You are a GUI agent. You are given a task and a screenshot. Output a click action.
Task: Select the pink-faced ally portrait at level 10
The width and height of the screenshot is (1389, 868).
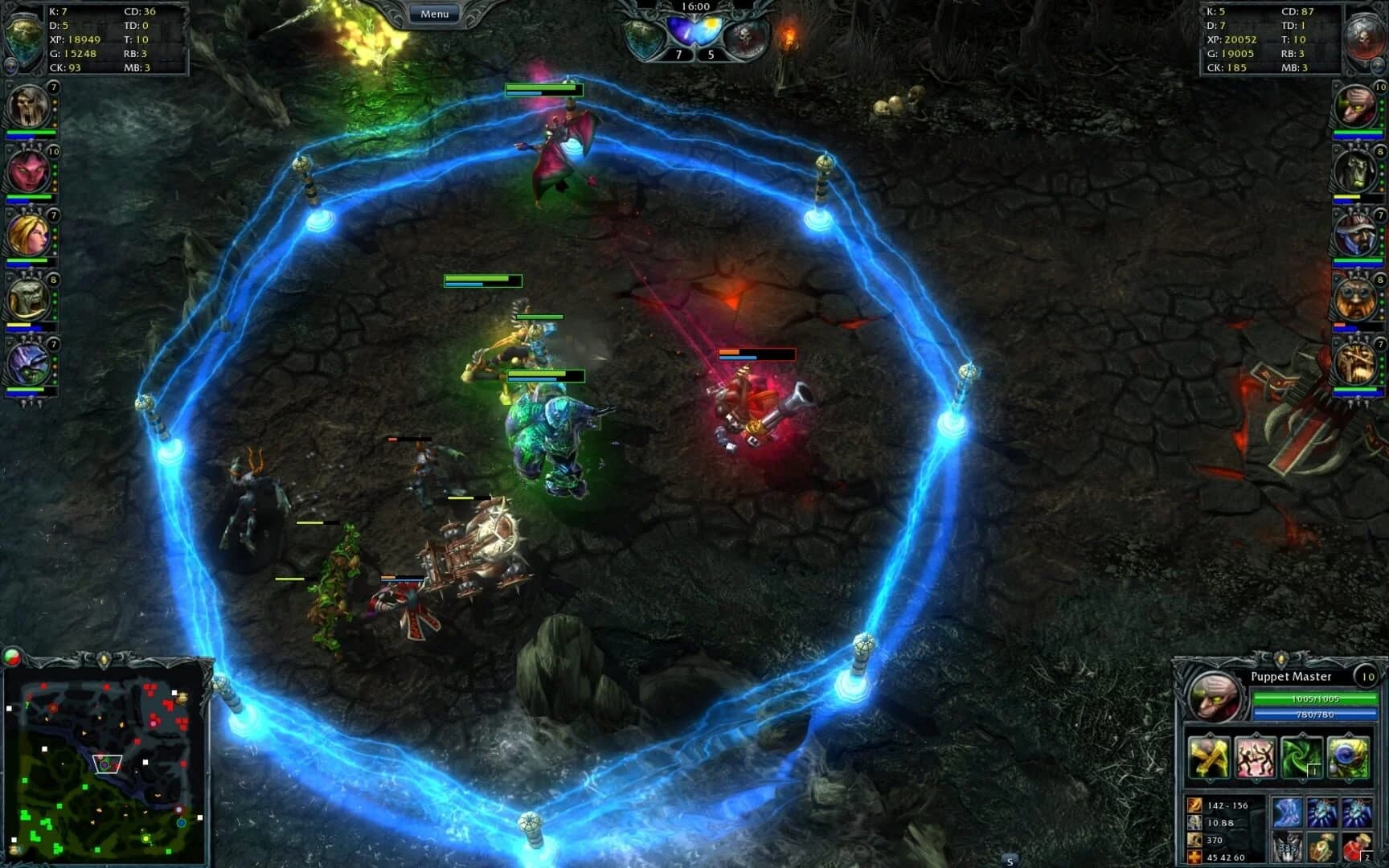pos(27,173)
